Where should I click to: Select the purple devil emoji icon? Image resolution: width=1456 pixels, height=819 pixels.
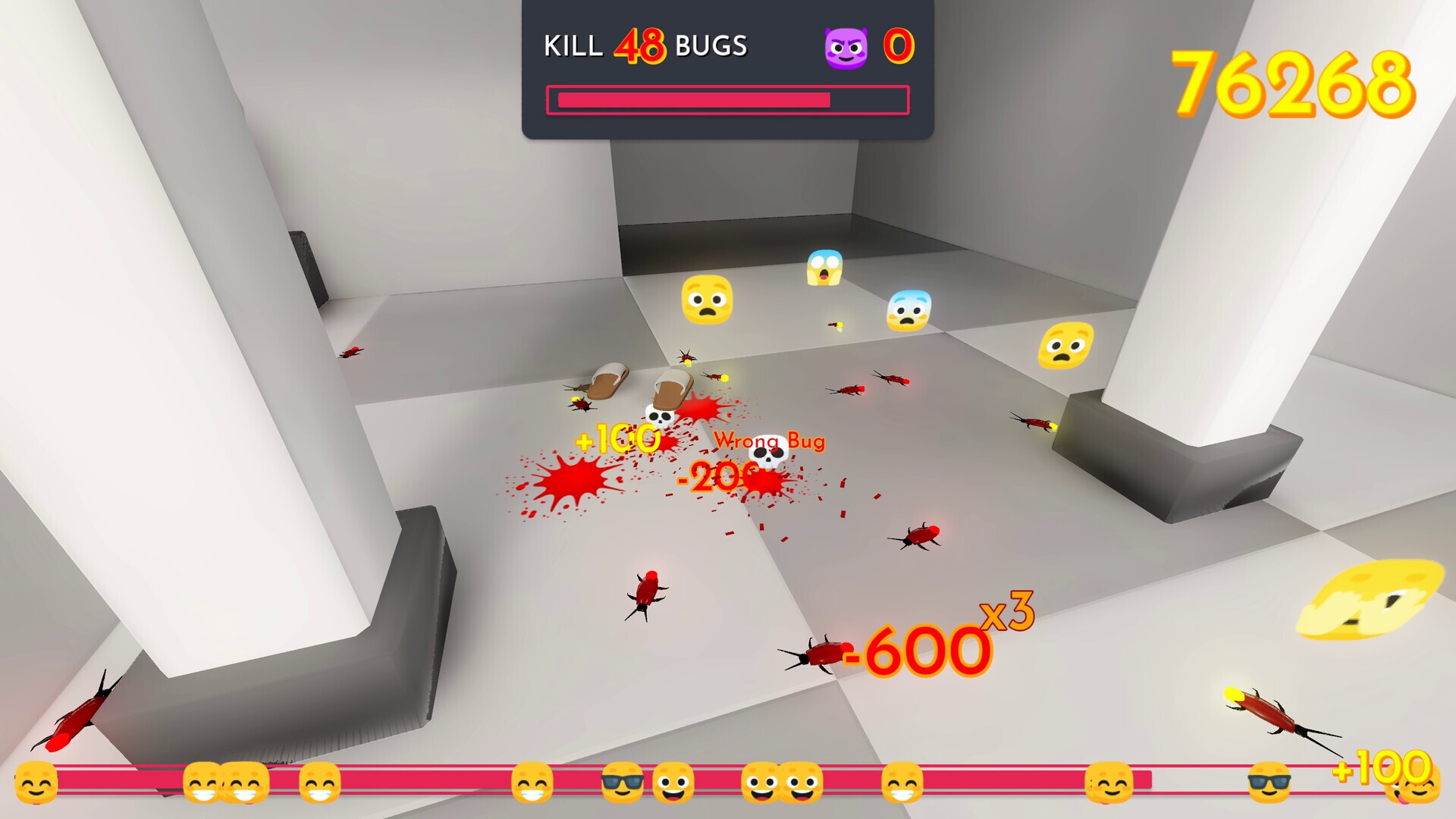coord(846,48)
